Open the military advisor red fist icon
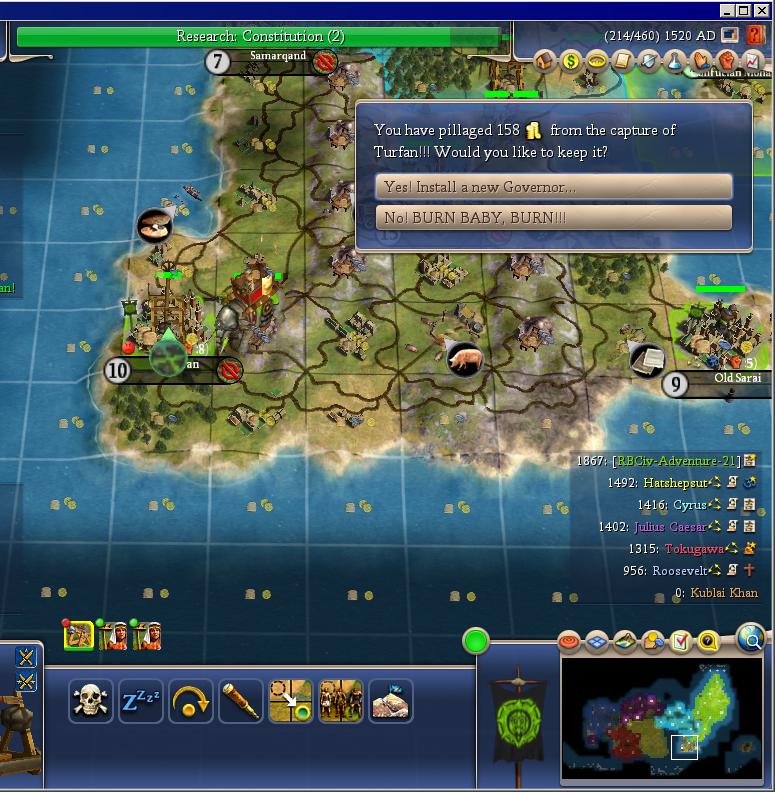Viewport: 775px width, 793px height. tap(727, 61)
